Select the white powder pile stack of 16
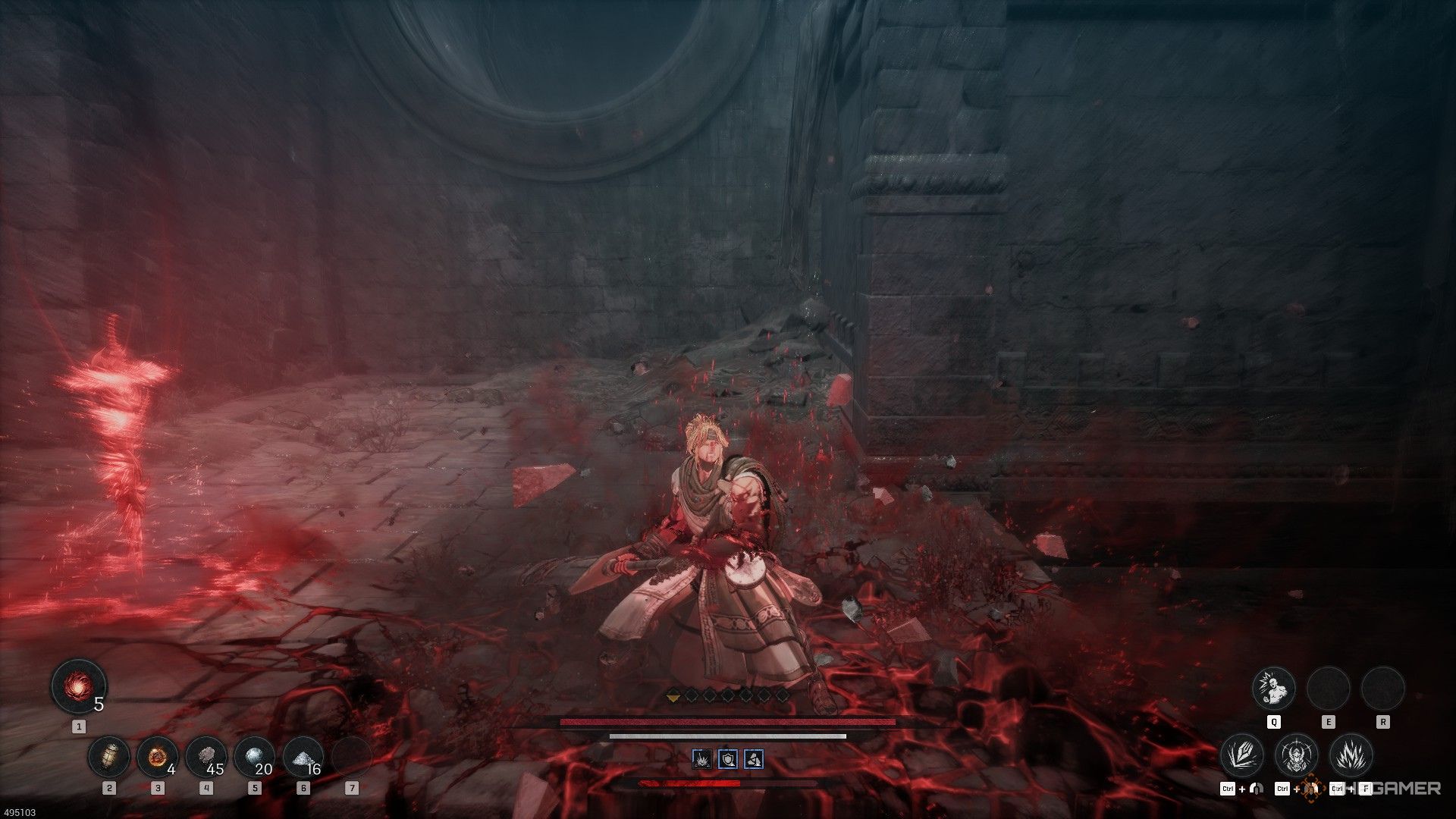Viewport: 1456px width, 819px height. click(x=303, y=757)
